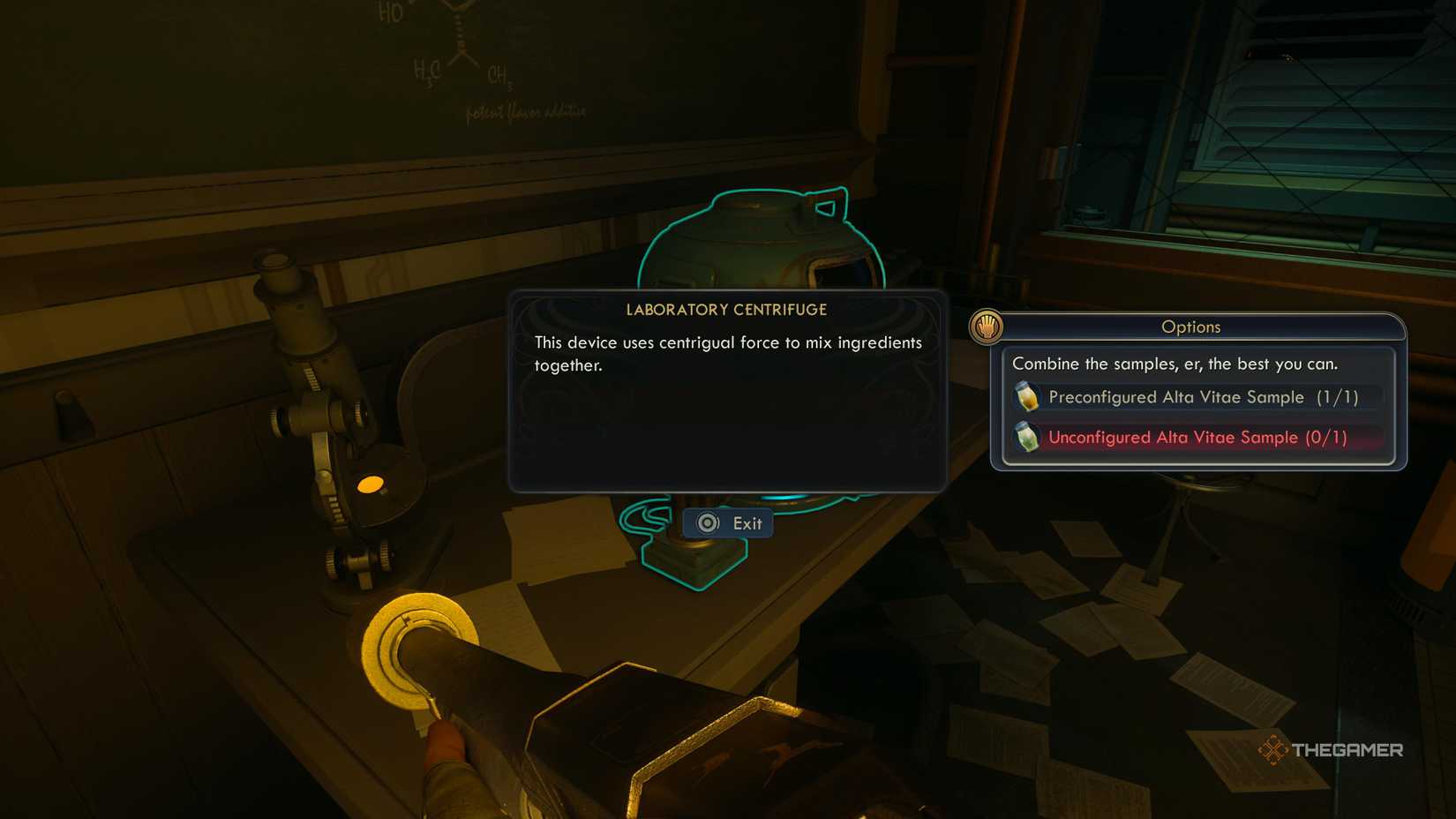Click the THEGAMER logo icon
Screen dimensions: 1456x819
click(x=1273, y=749)
